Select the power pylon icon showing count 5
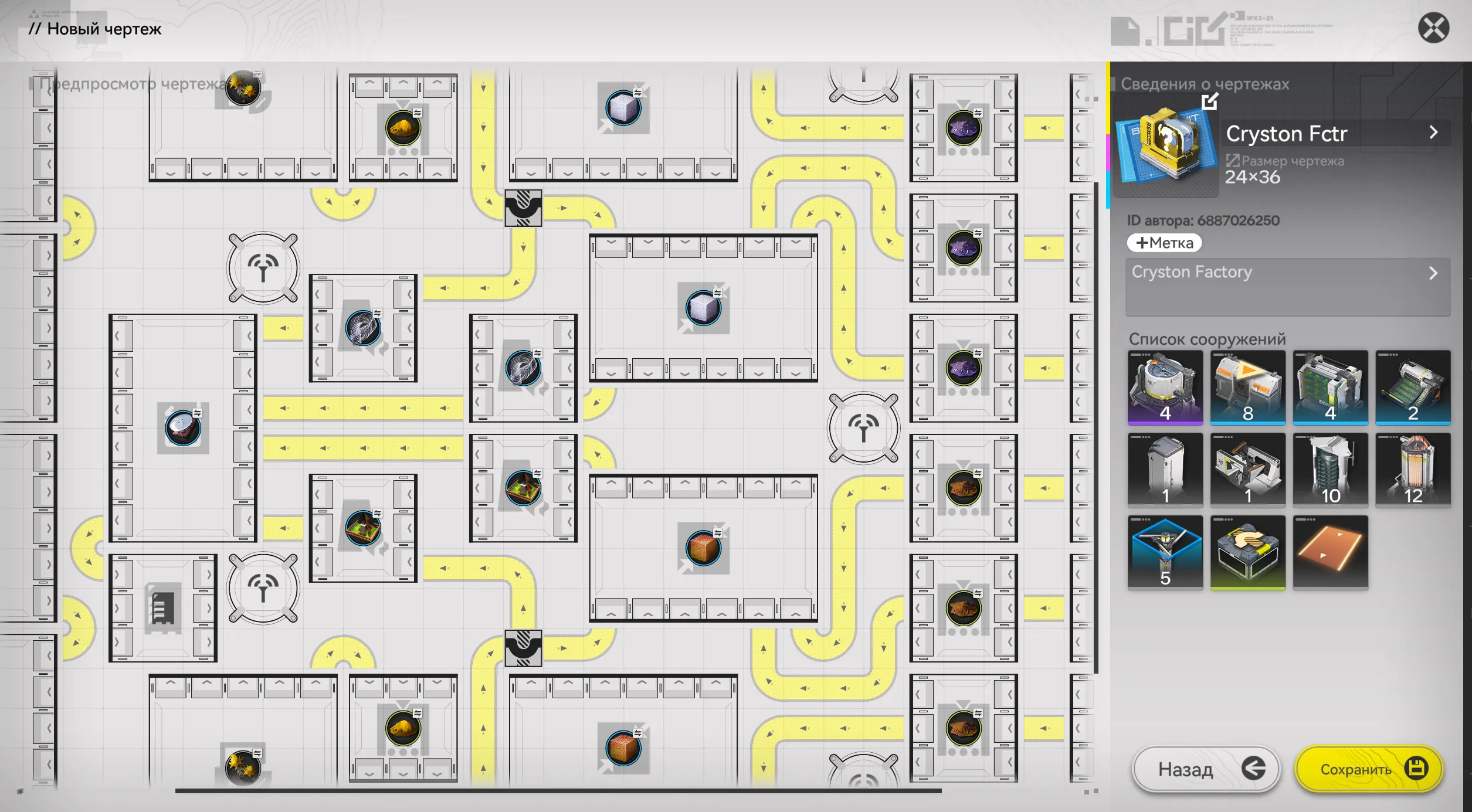This screenshot has height=812, width=1472. (x=1165, y=552)
